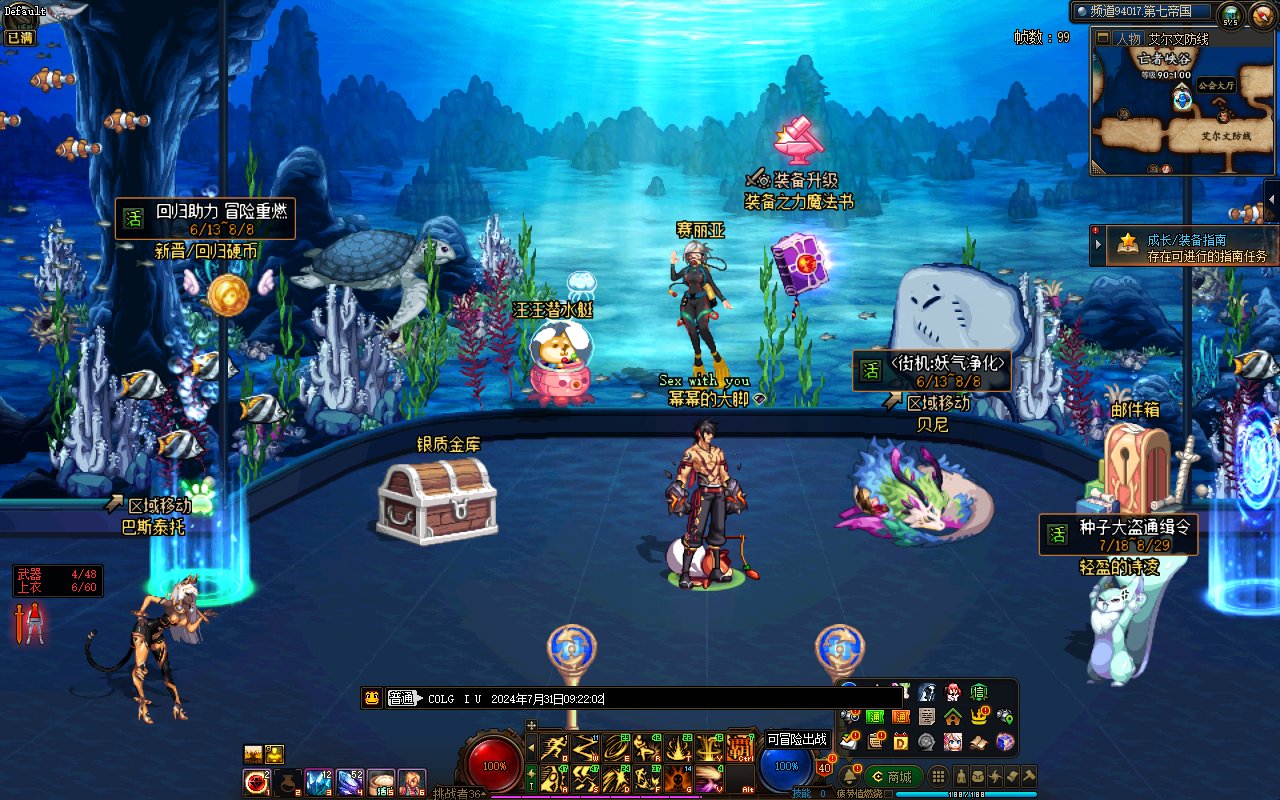Click the green 通 ticket icon

coord(875,716)
